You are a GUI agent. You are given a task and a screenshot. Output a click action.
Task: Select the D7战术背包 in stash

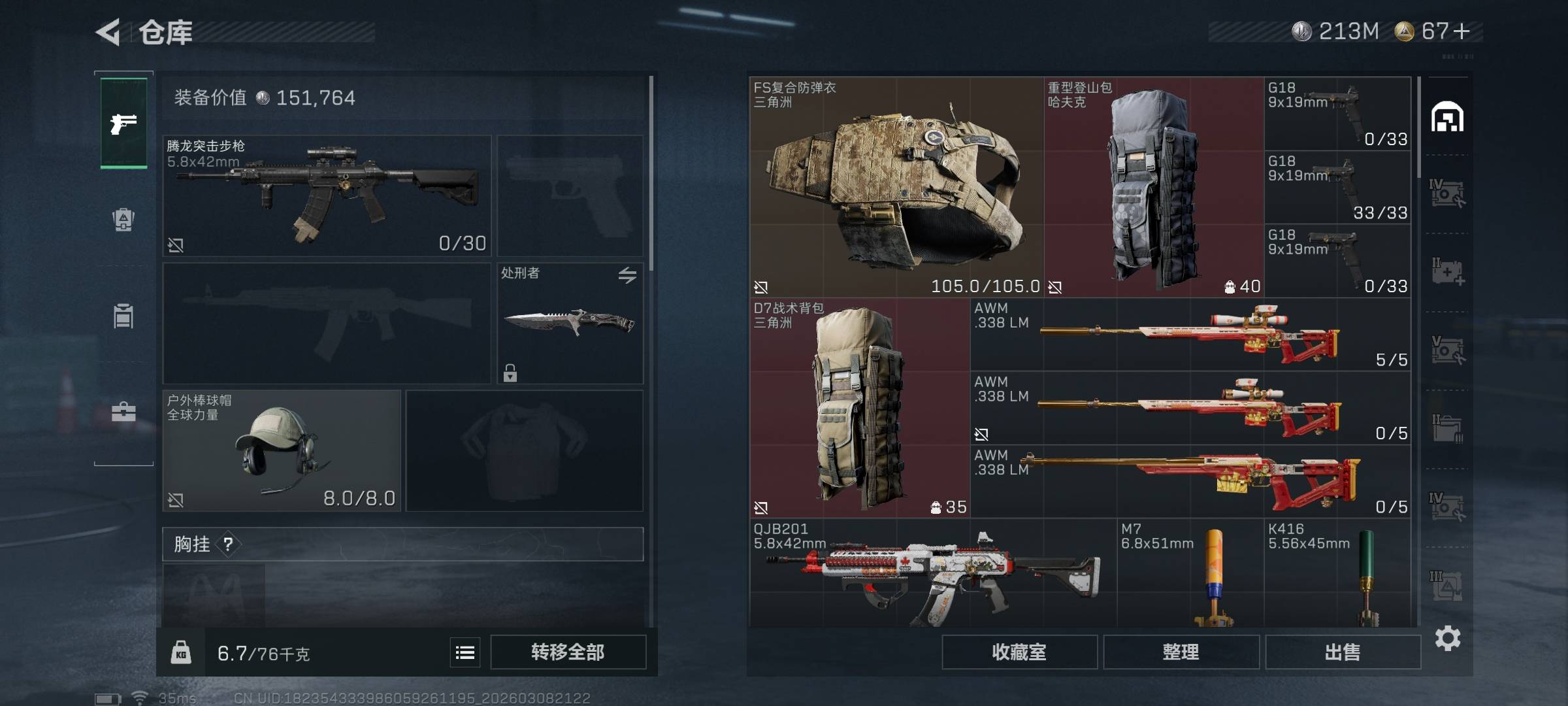tap(859, 408)
